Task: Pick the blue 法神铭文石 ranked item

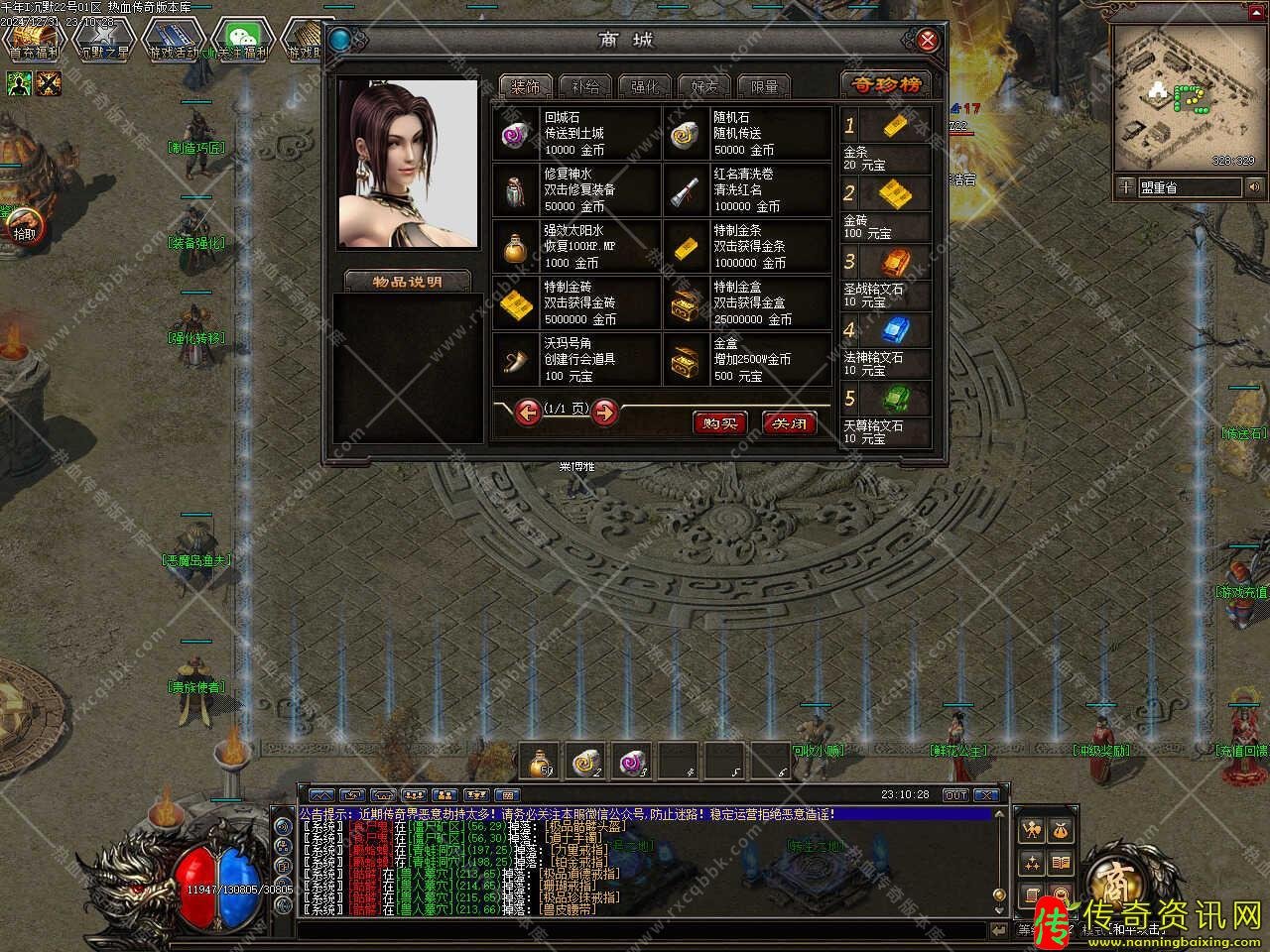Action: point(886,343)
